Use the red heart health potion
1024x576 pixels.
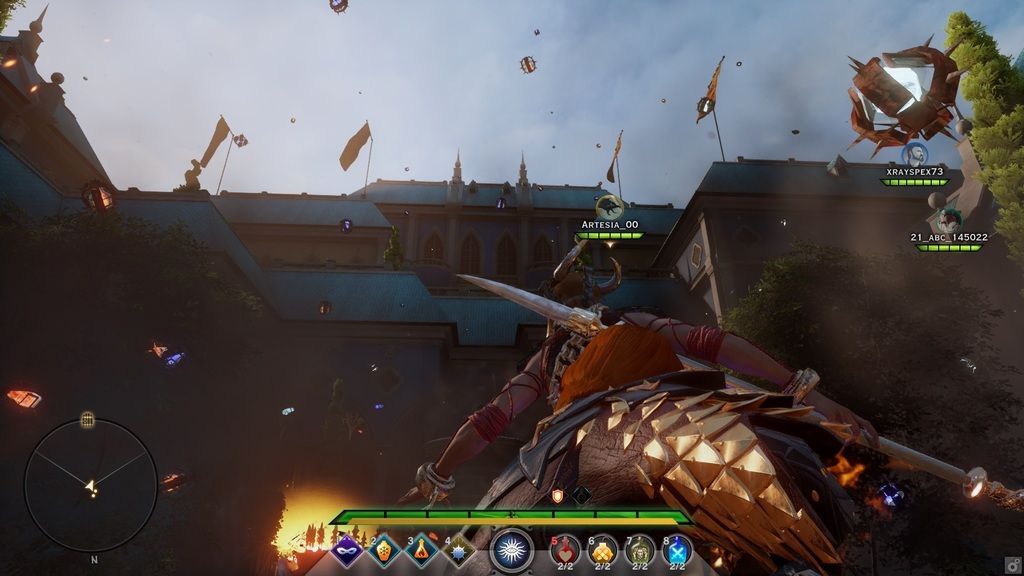(x=565, y=549)
